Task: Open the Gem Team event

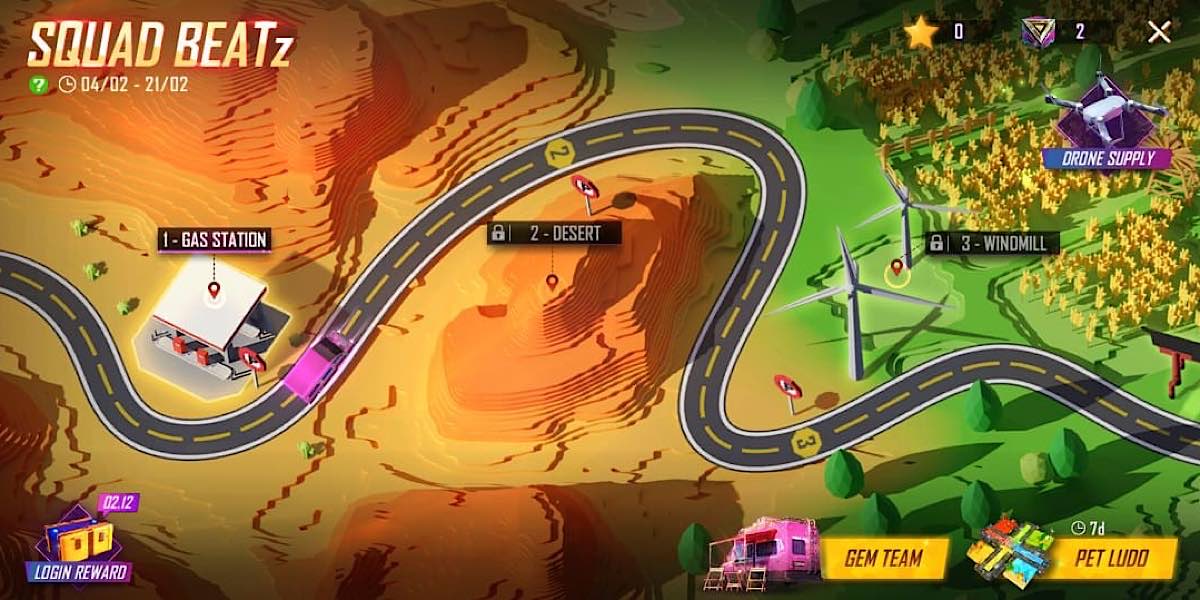Action: [x=882, y=557]
